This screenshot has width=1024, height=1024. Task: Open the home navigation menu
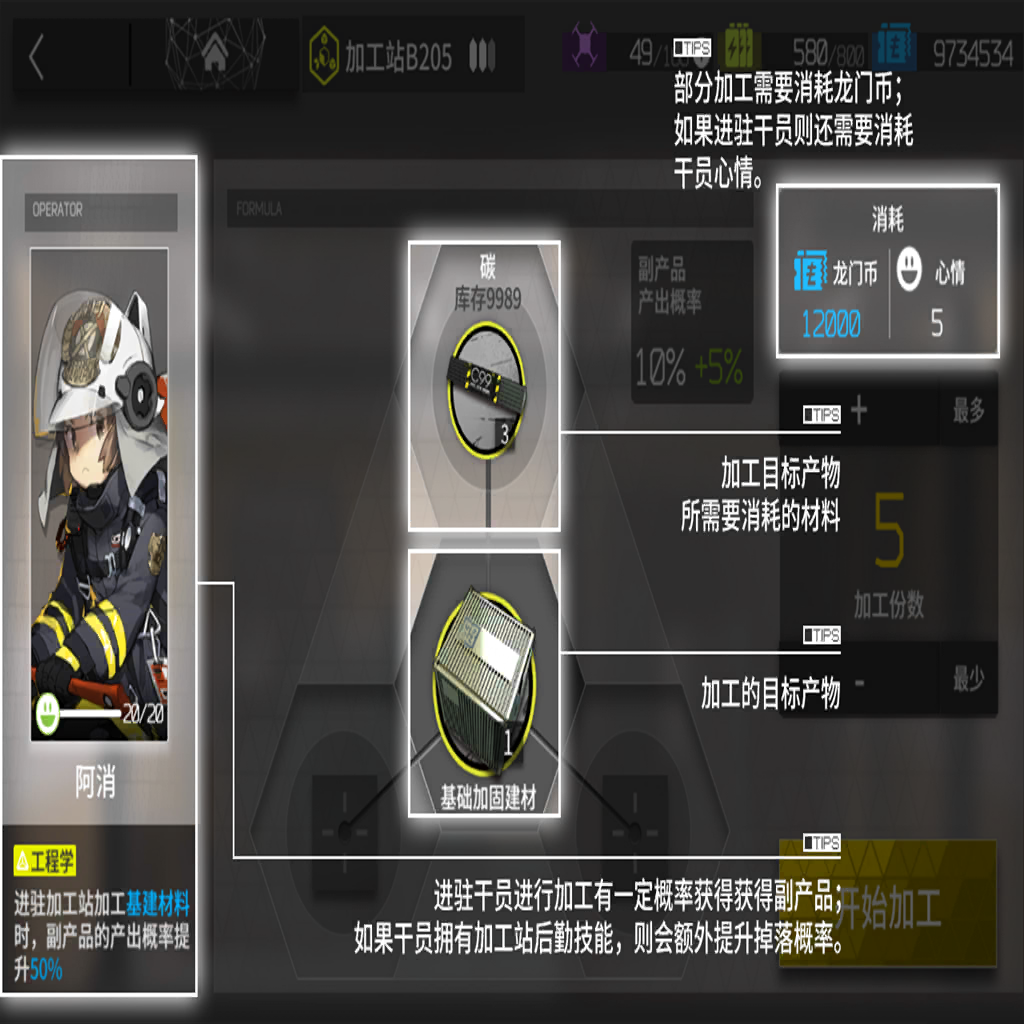coord(214,55)
